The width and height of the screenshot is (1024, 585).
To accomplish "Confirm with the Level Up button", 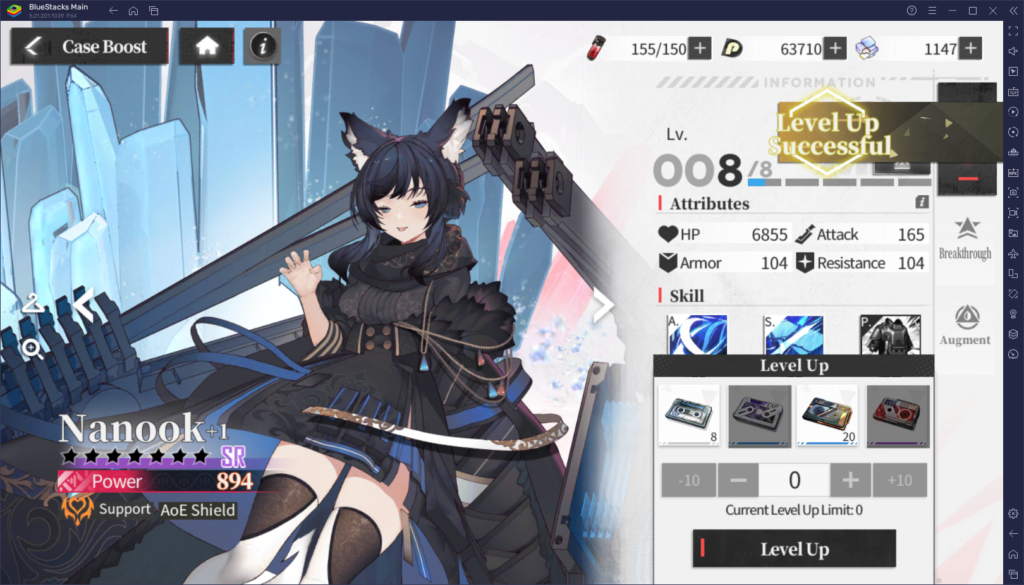I will pyautogui.click(x=794, y=549).
